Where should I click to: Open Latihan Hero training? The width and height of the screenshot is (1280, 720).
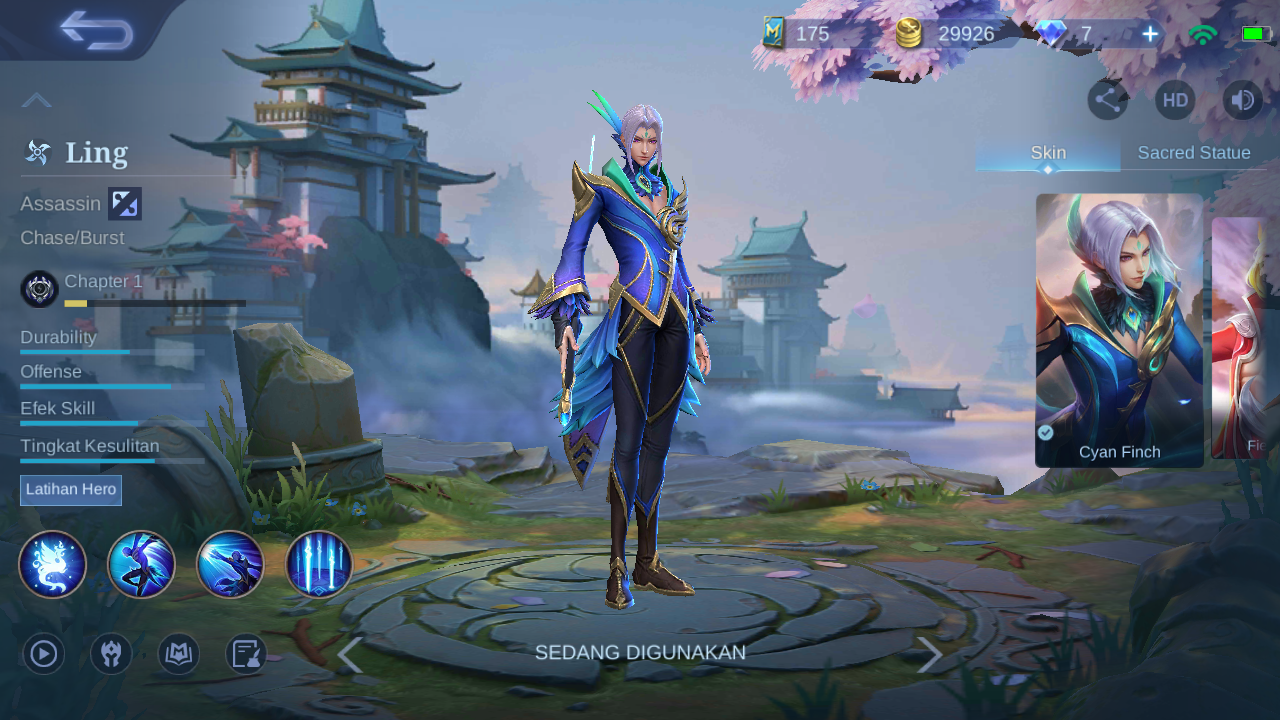(71, 490)
